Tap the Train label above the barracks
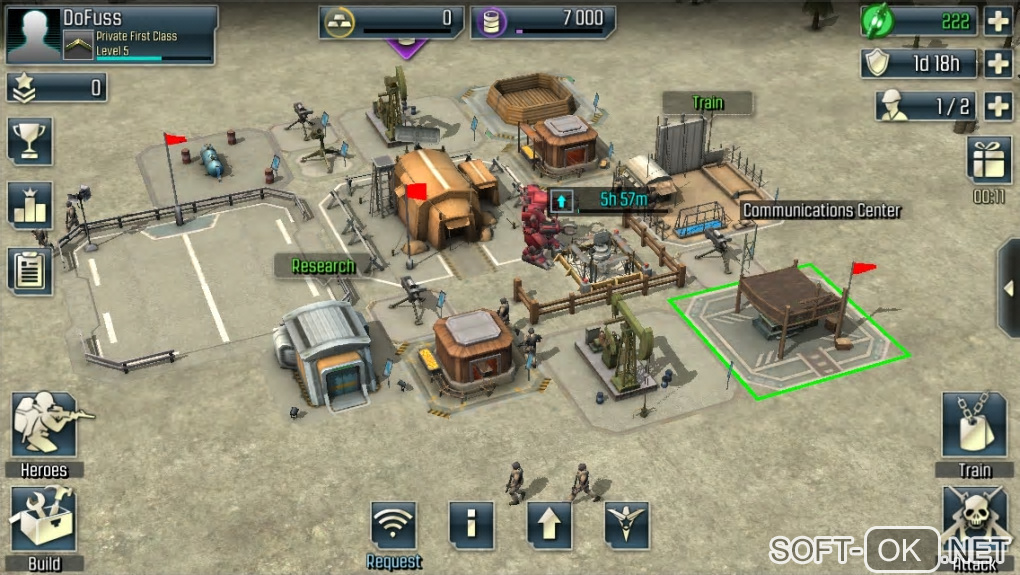Screen dimensions: 1020x575 (707, 103)
